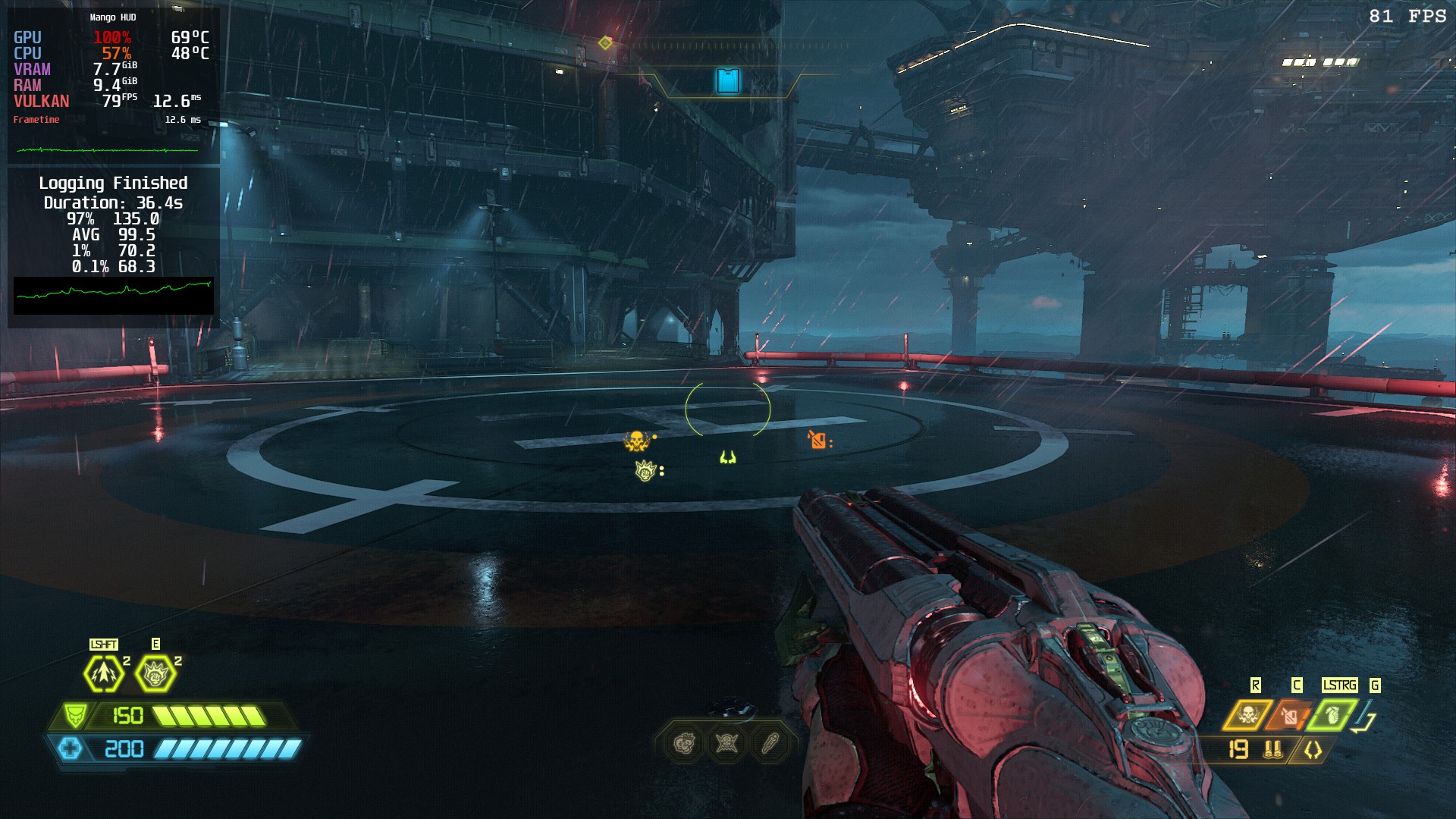Viewport: 1456px width, 819px height.
Task: Click the skull cluster rune slot
Action: pyautogui.click(x=684, y=744)
